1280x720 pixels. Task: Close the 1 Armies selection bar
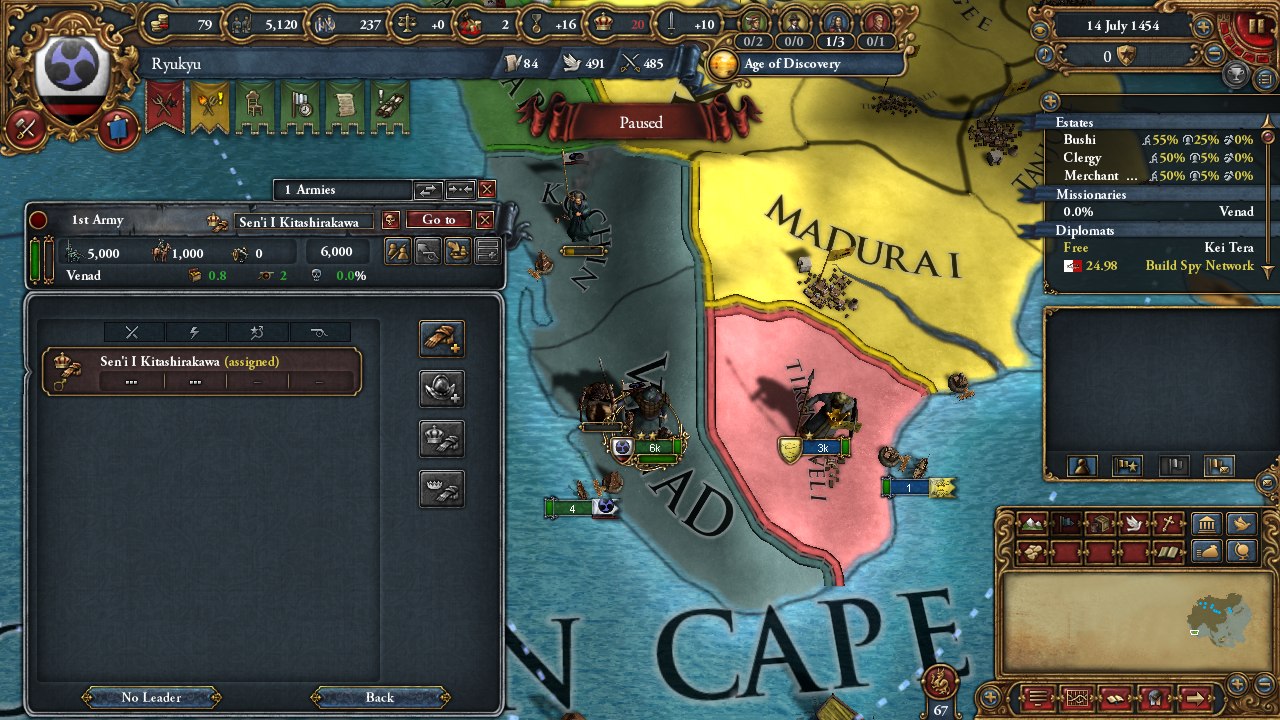coord(487,189)
